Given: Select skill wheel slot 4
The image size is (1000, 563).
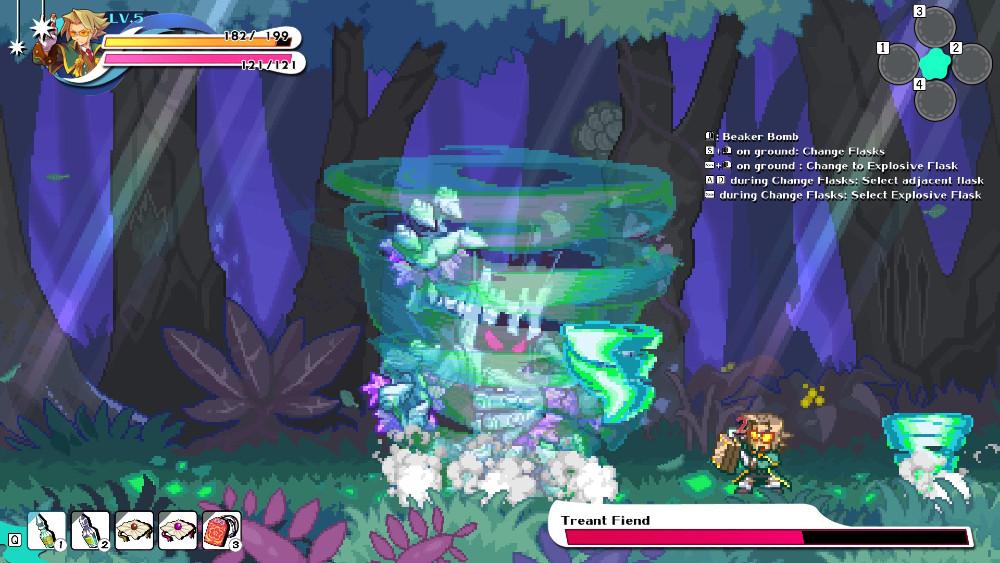Looking at the screenshot, I should (934, 100).
